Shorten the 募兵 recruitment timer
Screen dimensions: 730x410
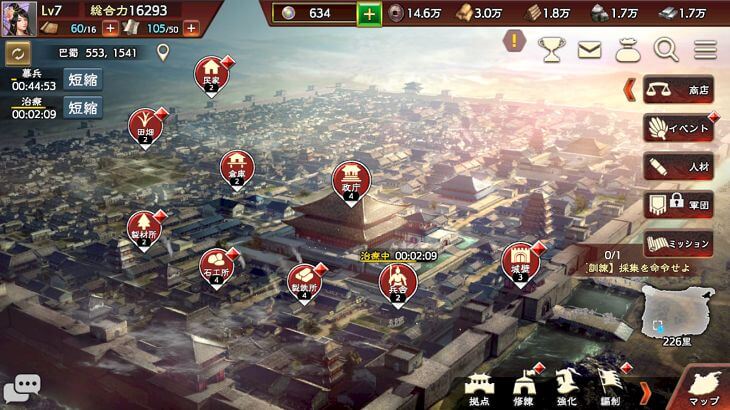pyautogui.click(x=83, y=79)
